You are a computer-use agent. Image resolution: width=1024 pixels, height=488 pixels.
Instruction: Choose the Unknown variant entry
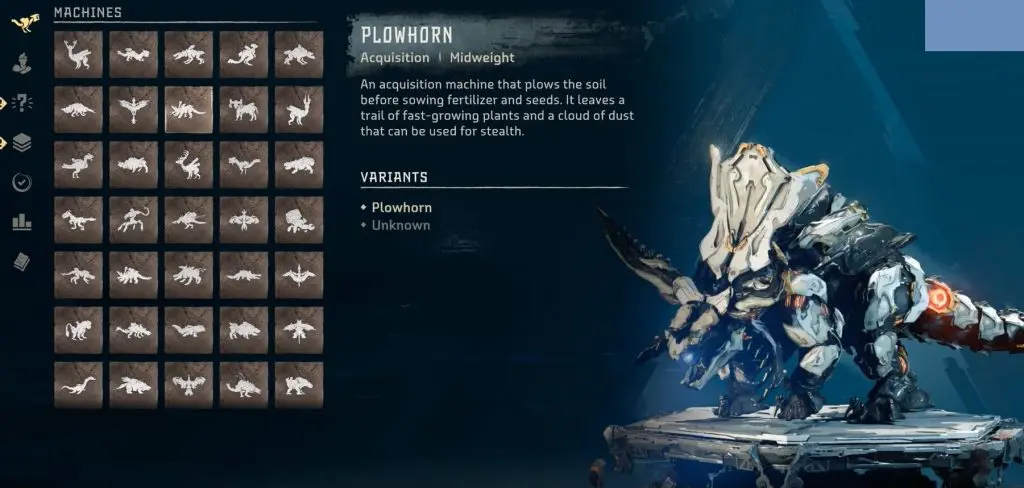(400, 225)
